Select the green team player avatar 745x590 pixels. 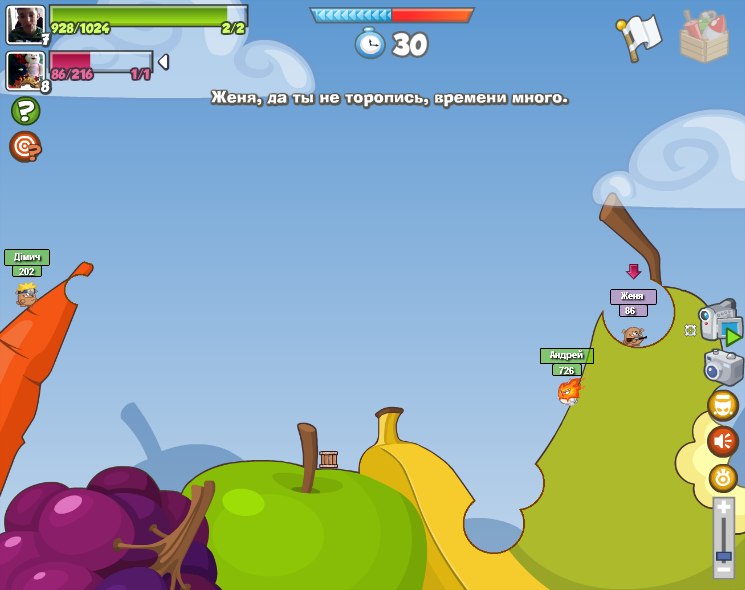pyautogui.click(x=25, y=24)
